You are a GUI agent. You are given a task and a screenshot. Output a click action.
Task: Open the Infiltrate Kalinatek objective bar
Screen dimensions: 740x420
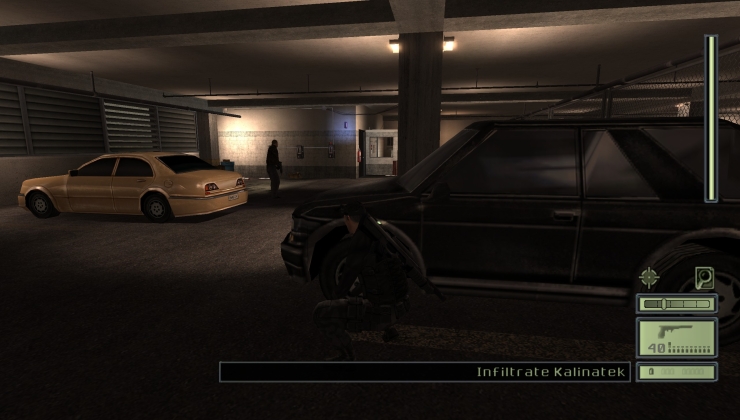tap(425, 372)
